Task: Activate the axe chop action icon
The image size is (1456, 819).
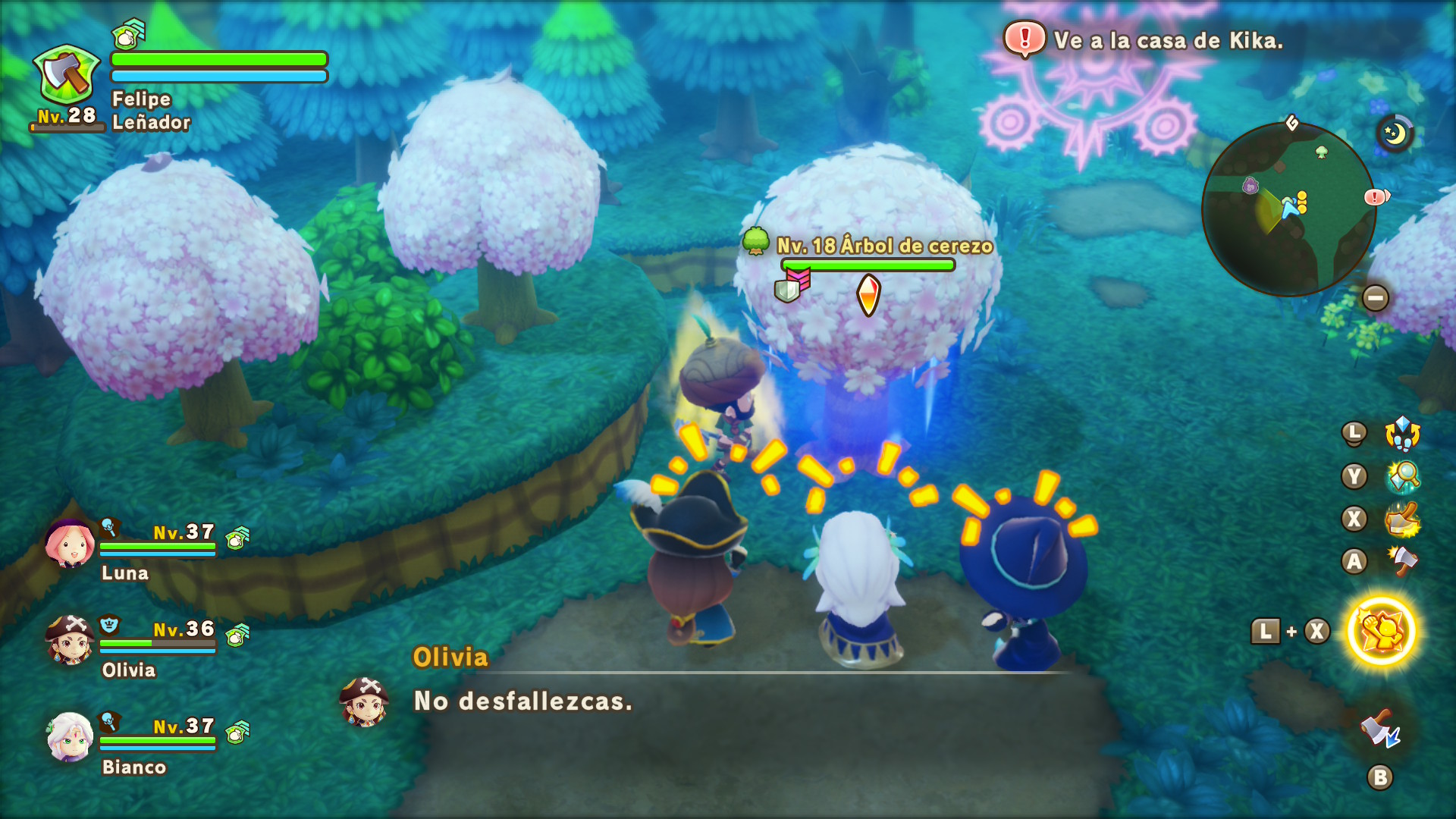Action: 1402,561
